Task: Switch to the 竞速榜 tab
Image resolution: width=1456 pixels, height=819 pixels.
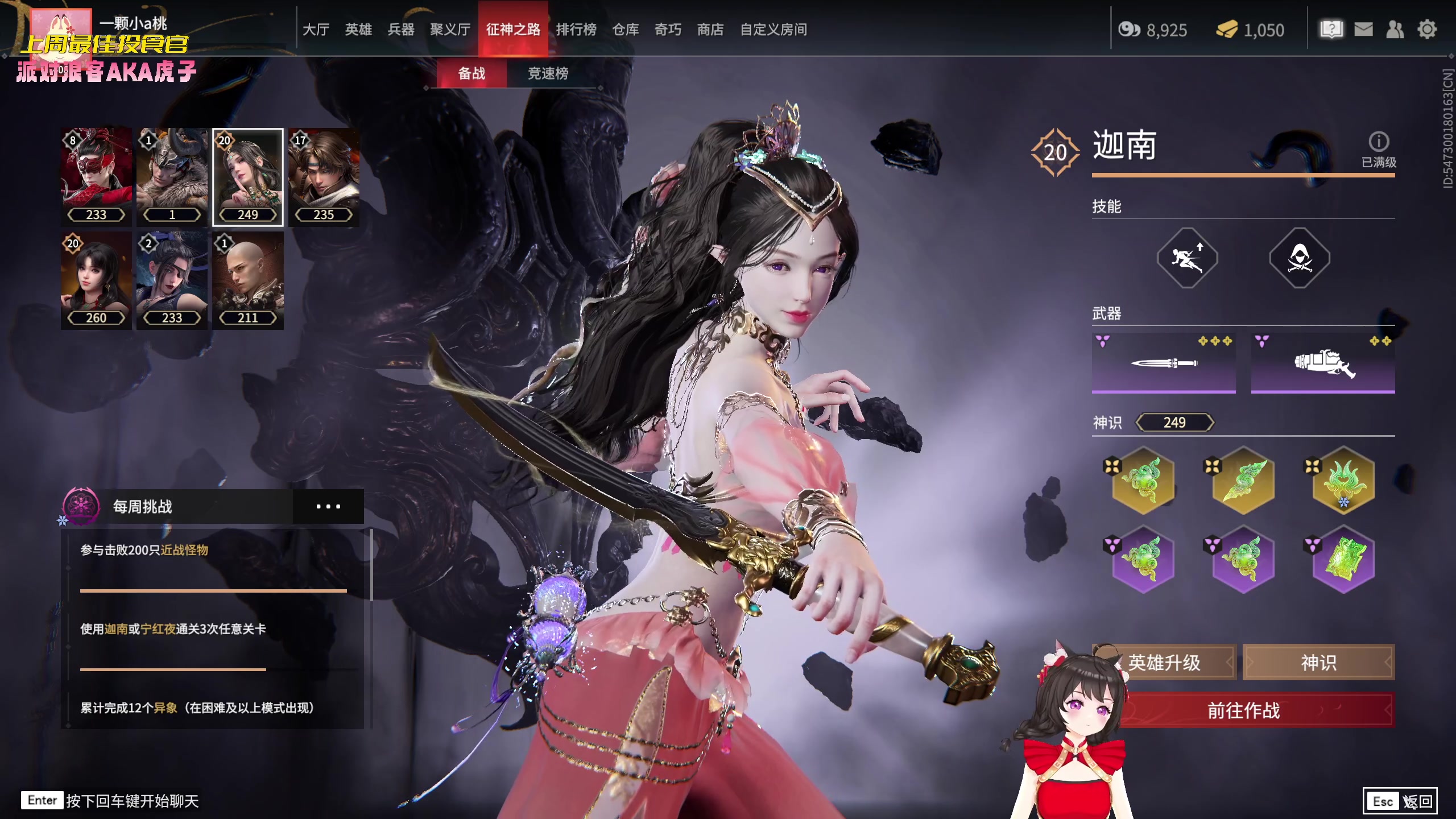Action: [548, 73]
